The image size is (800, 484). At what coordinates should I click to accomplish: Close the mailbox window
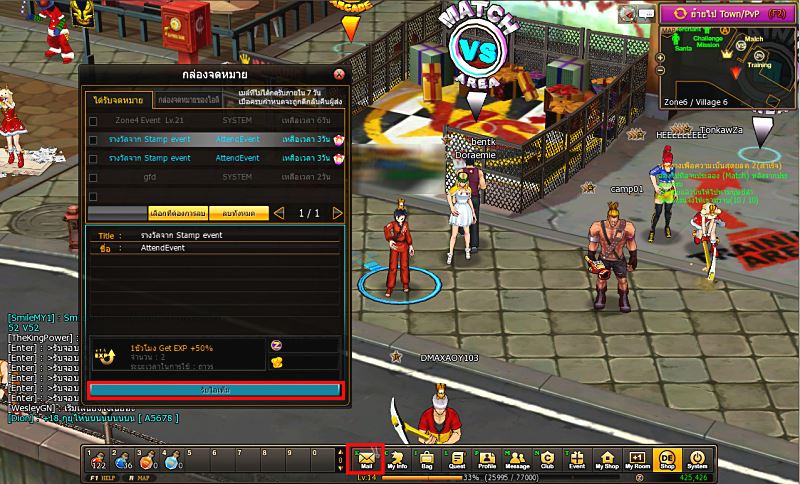[x=339, y=74]
